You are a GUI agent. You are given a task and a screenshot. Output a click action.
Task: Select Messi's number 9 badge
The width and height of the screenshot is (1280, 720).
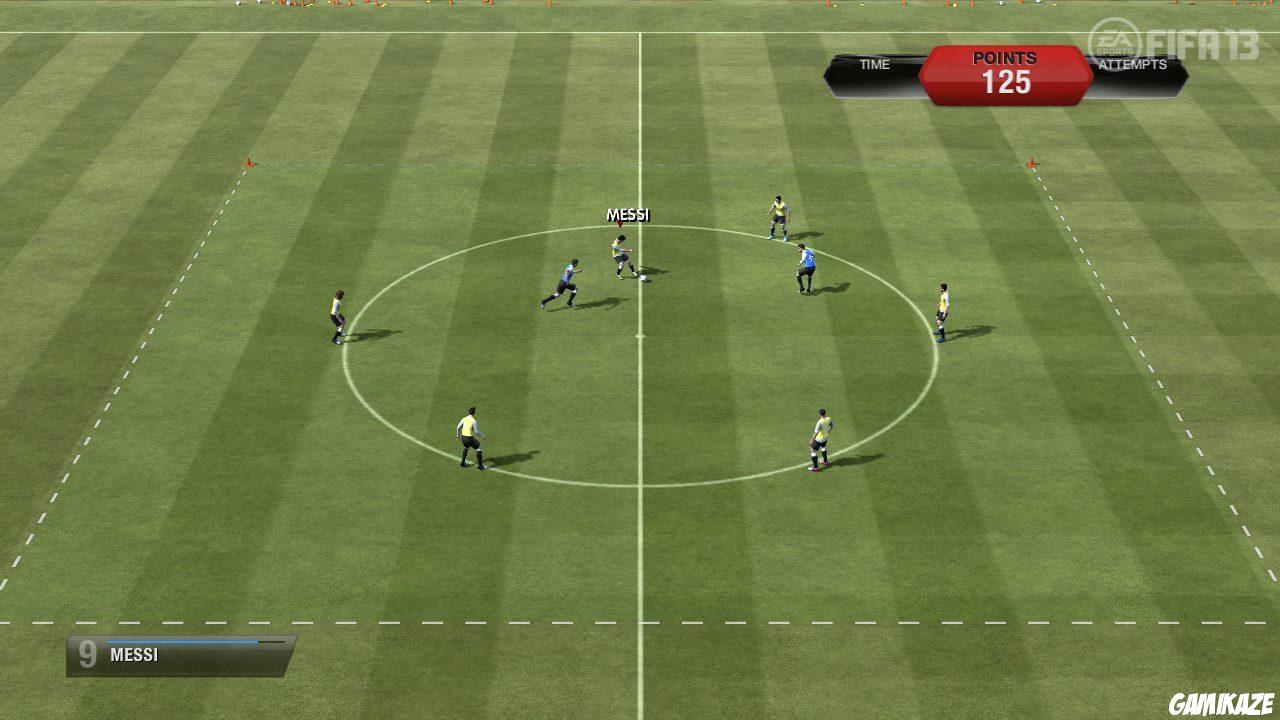[x=88, y=655]
